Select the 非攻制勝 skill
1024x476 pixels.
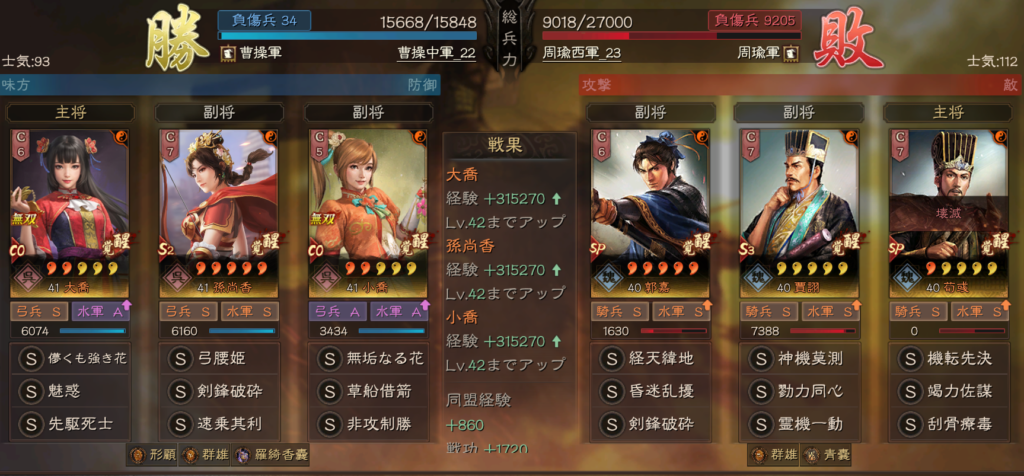tap(370, 424)
